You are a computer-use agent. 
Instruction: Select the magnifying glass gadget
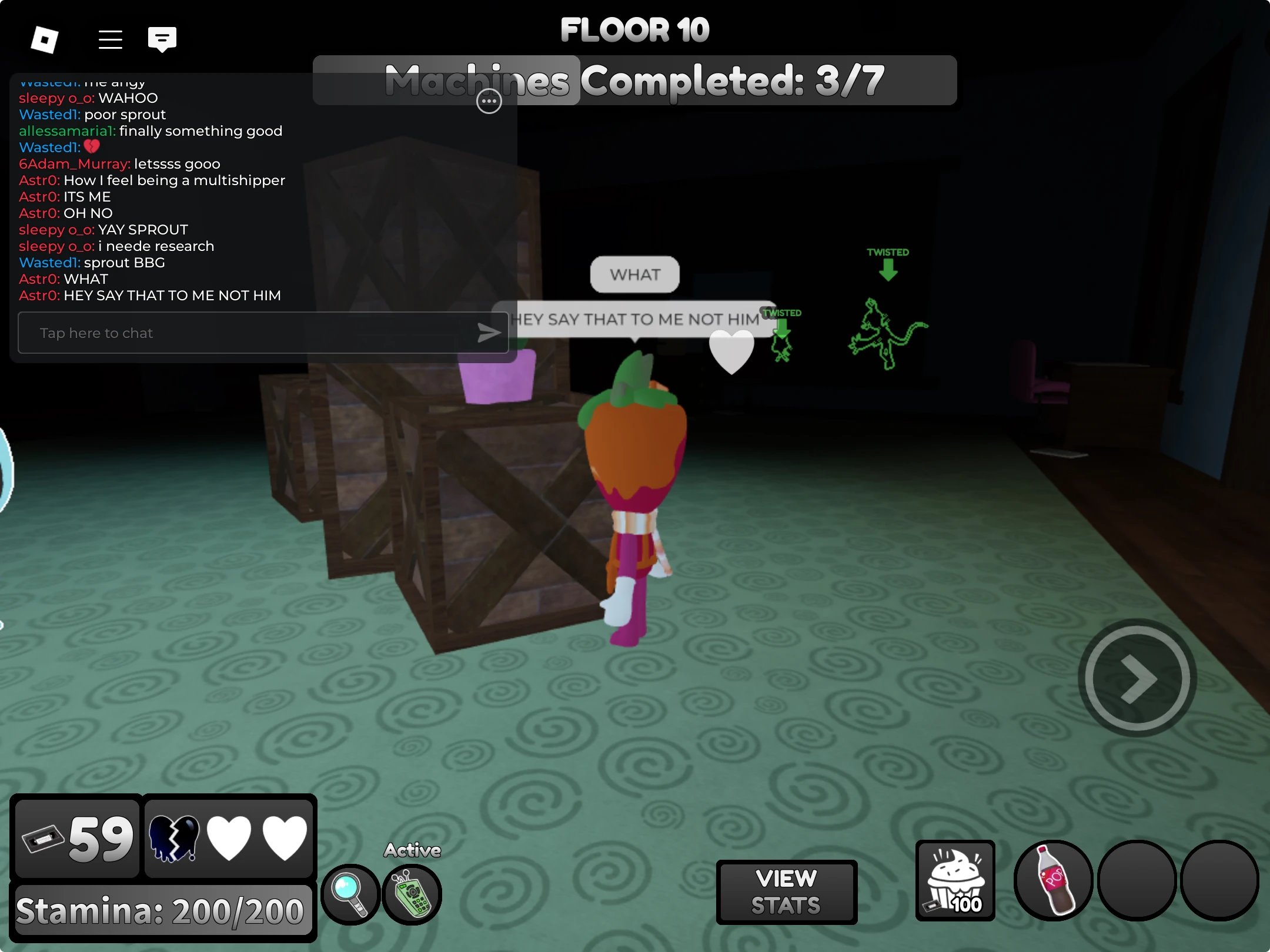[350, 894]
